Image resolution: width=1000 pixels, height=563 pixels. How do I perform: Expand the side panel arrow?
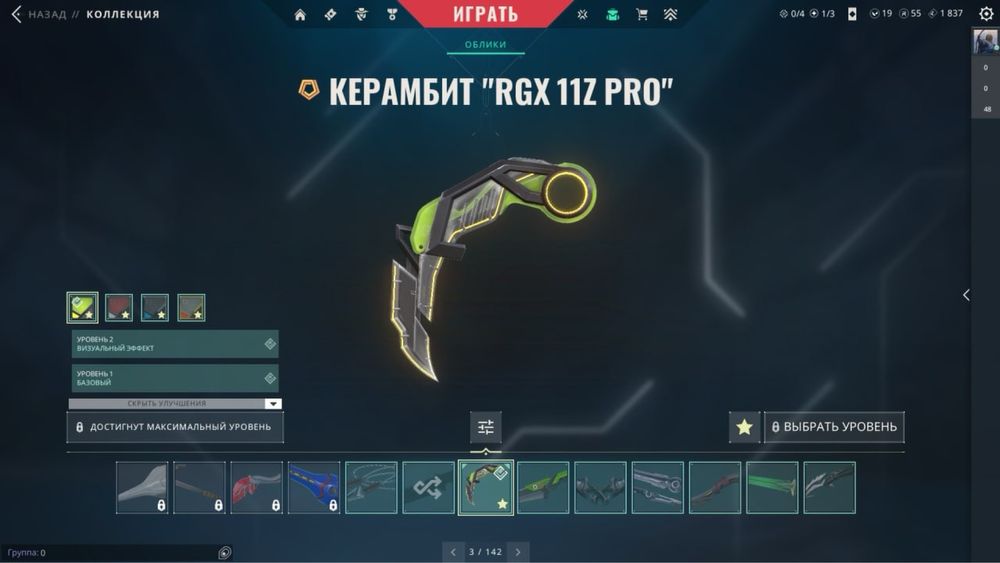(x=966, y=295)
